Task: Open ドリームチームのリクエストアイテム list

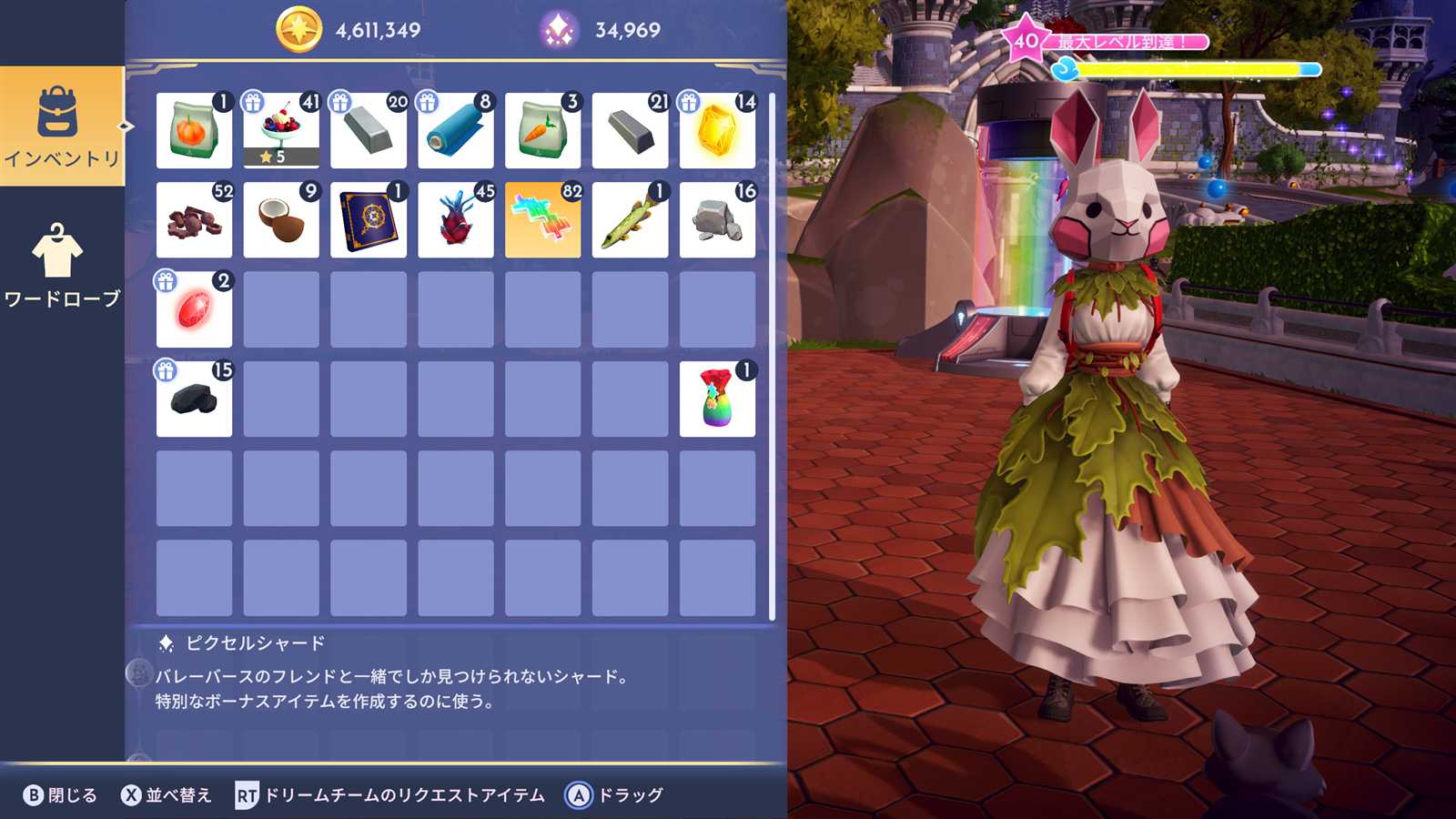Action: pos(390,795)
